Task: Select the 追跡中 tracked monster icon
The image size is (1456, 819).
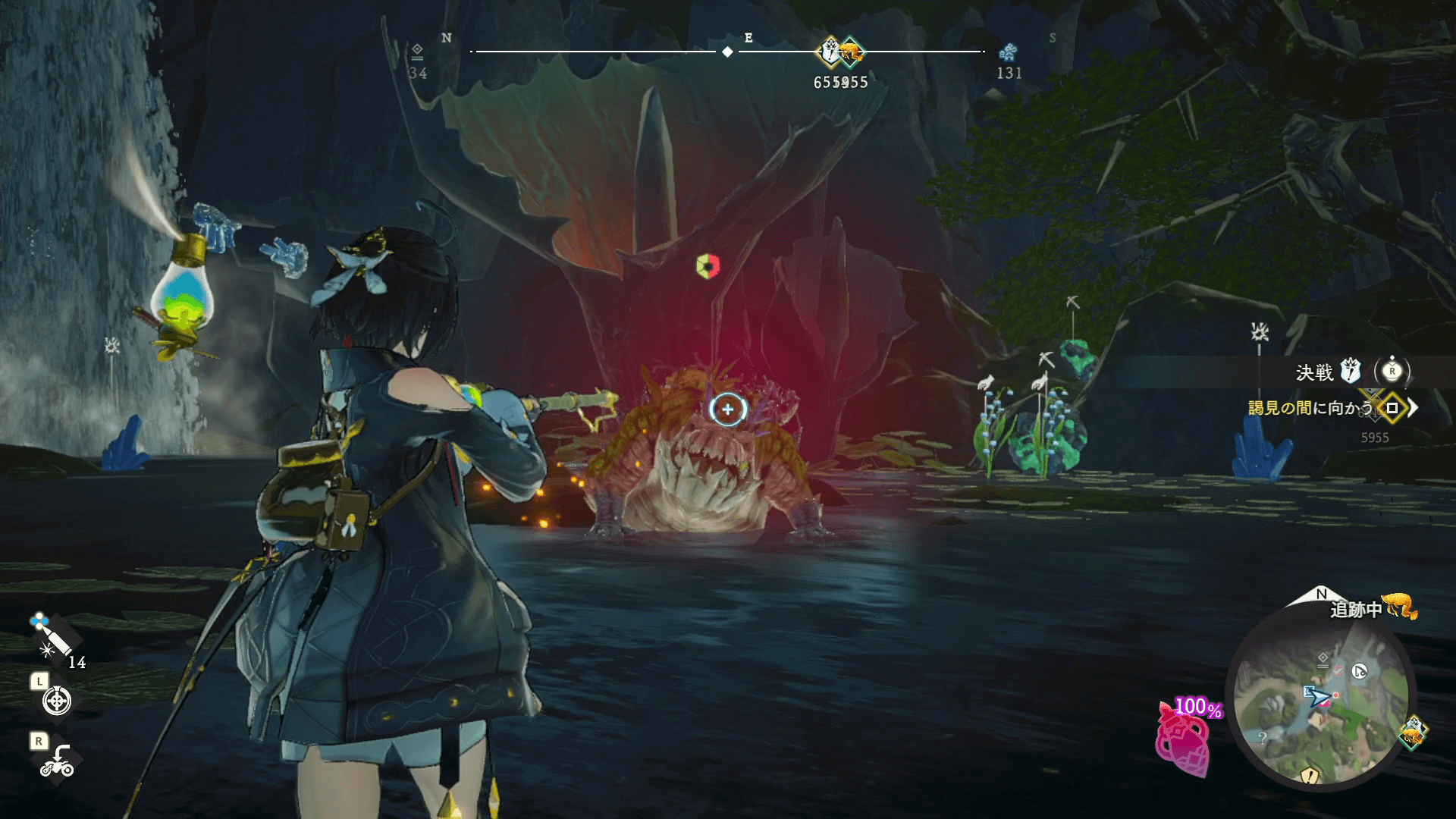Action: tap(1399, 607)
